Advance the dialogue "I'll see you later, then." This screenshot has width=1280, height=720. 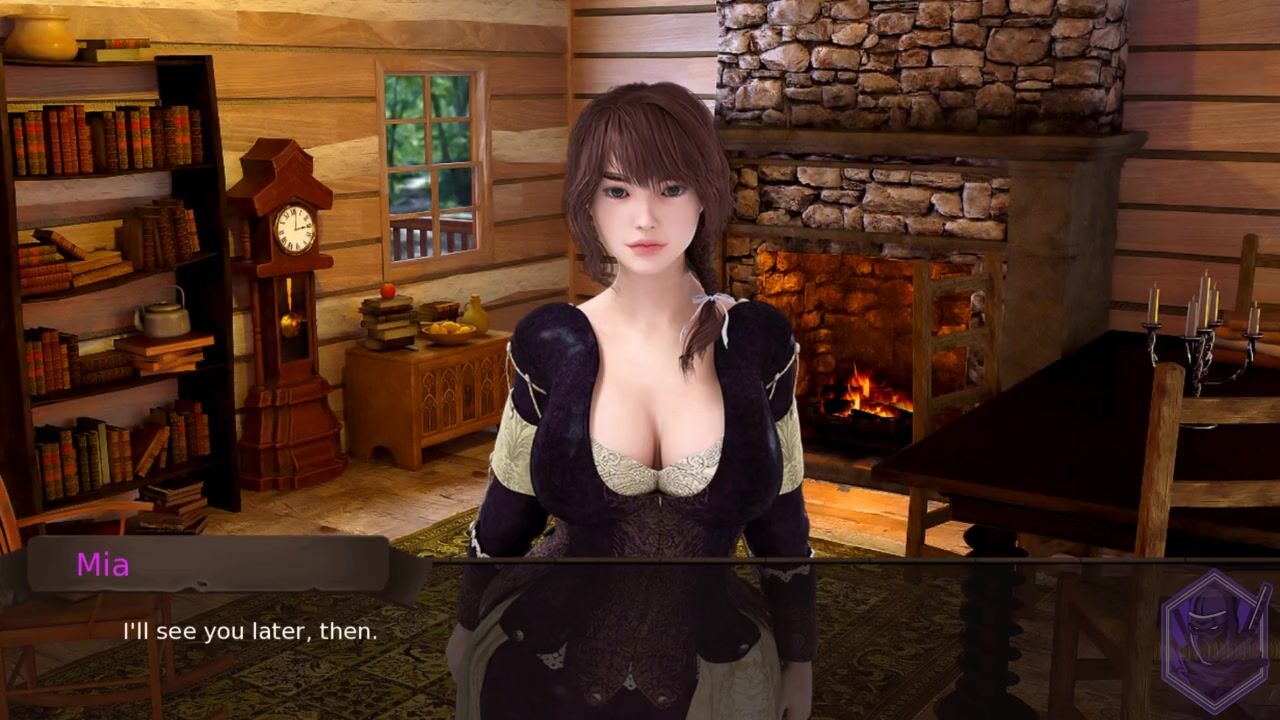point(250,632)
